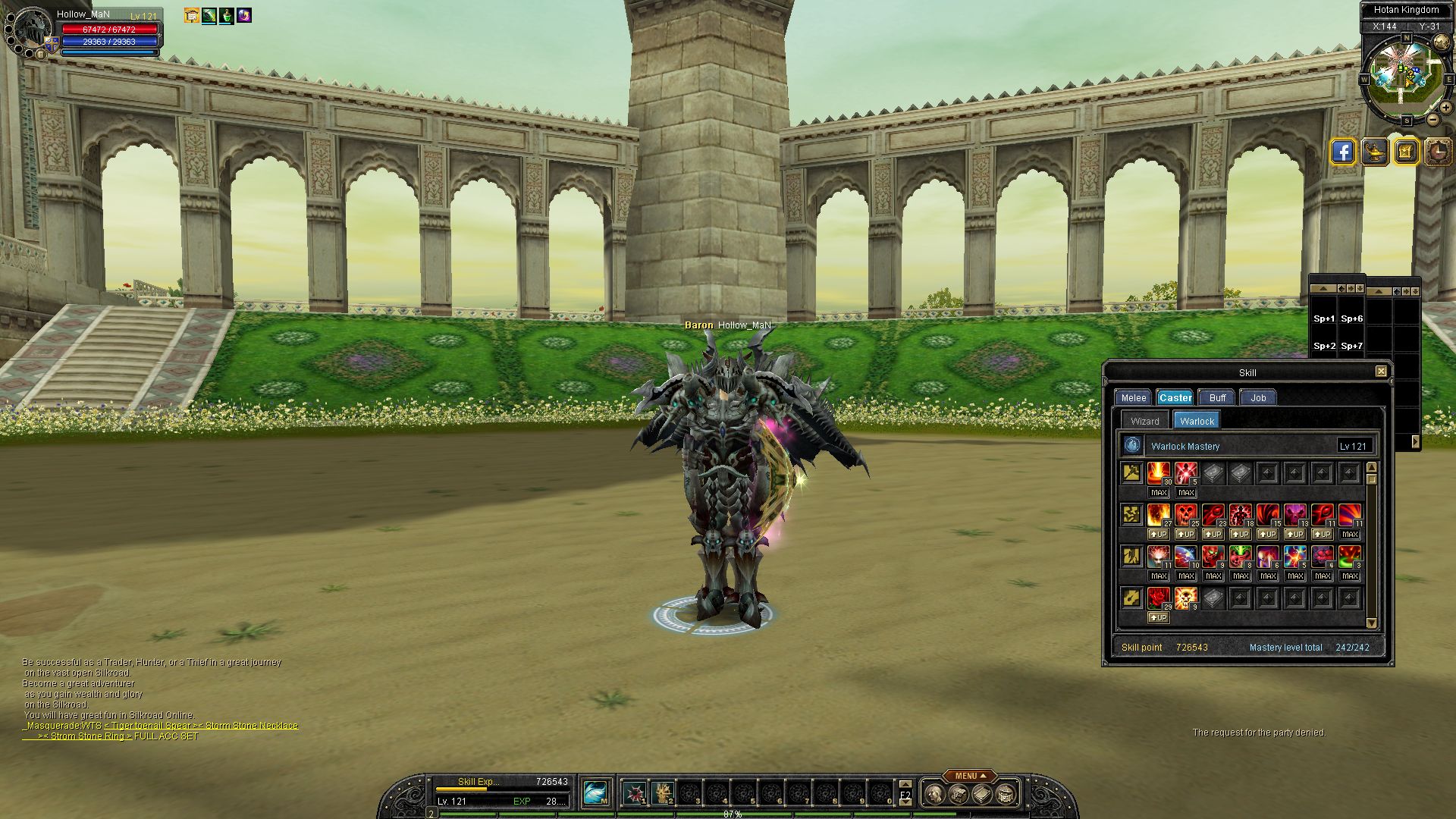Open the clock event icon
The height and width of the screenshot is (819, 1456).
[1437, 152]
